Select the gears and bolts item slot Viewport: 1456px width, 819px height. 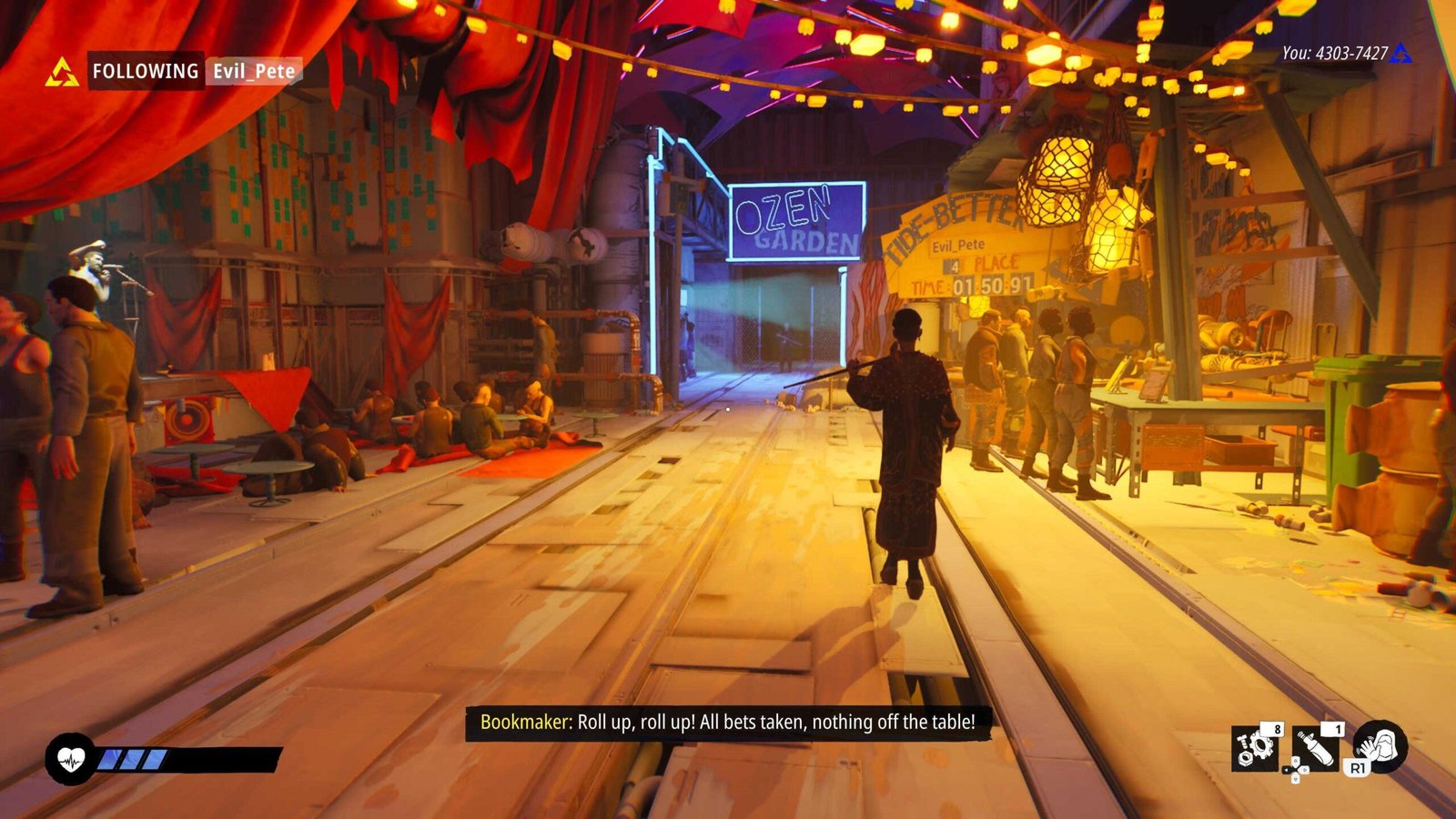click(1256, 747)
